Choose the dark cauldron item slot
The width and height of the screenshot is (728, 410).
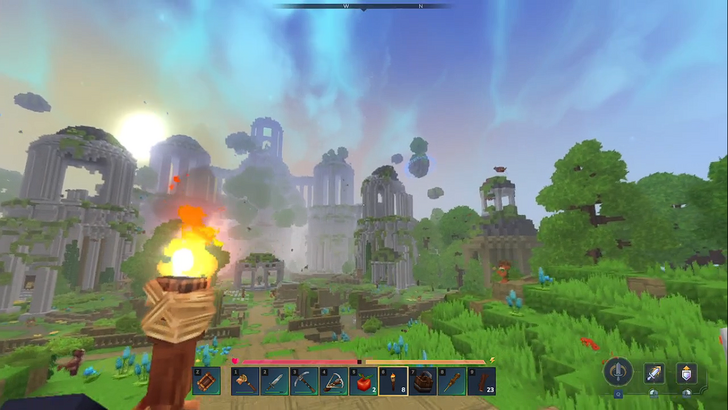click(423, 381)
